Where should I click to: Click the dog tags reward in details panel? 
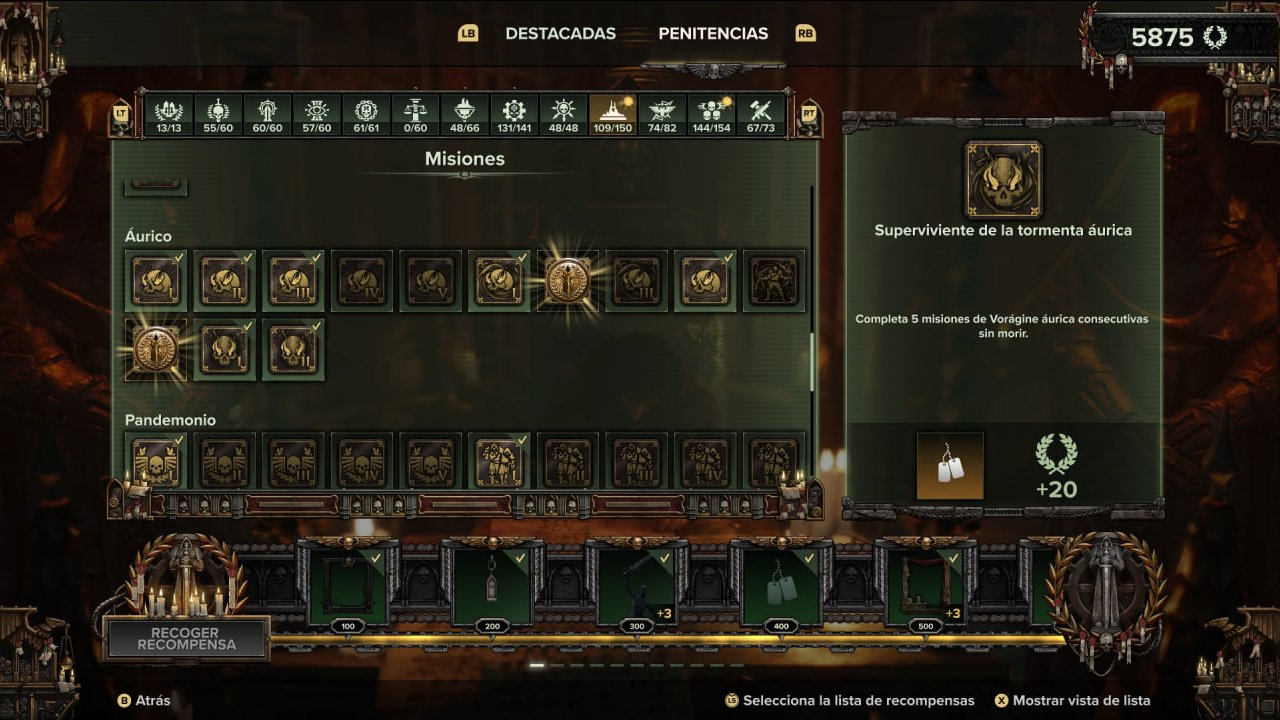pyautogui.click(x=950, y=465)
